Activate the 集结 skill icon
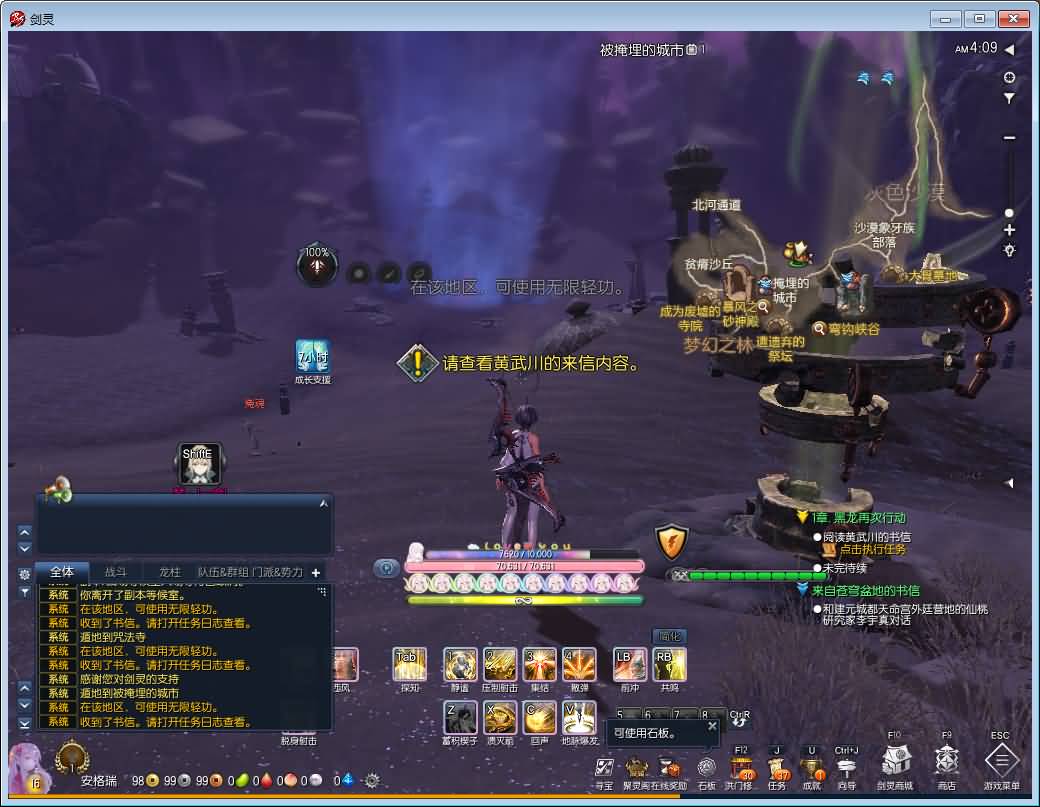 [539, 665]
